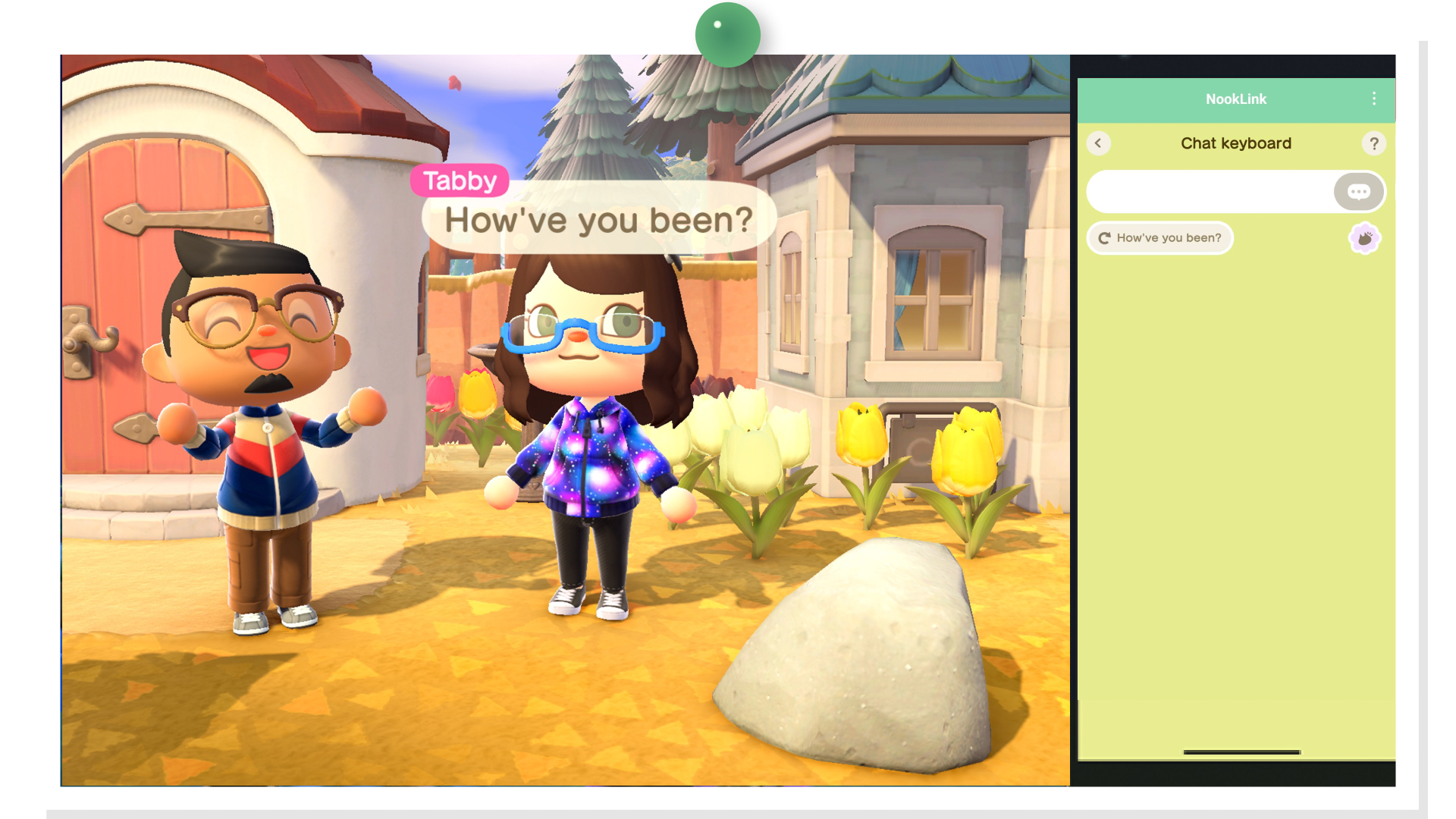Send message with the speech bubble button
Screen dimensions: 1456x819
(1358, 192)
